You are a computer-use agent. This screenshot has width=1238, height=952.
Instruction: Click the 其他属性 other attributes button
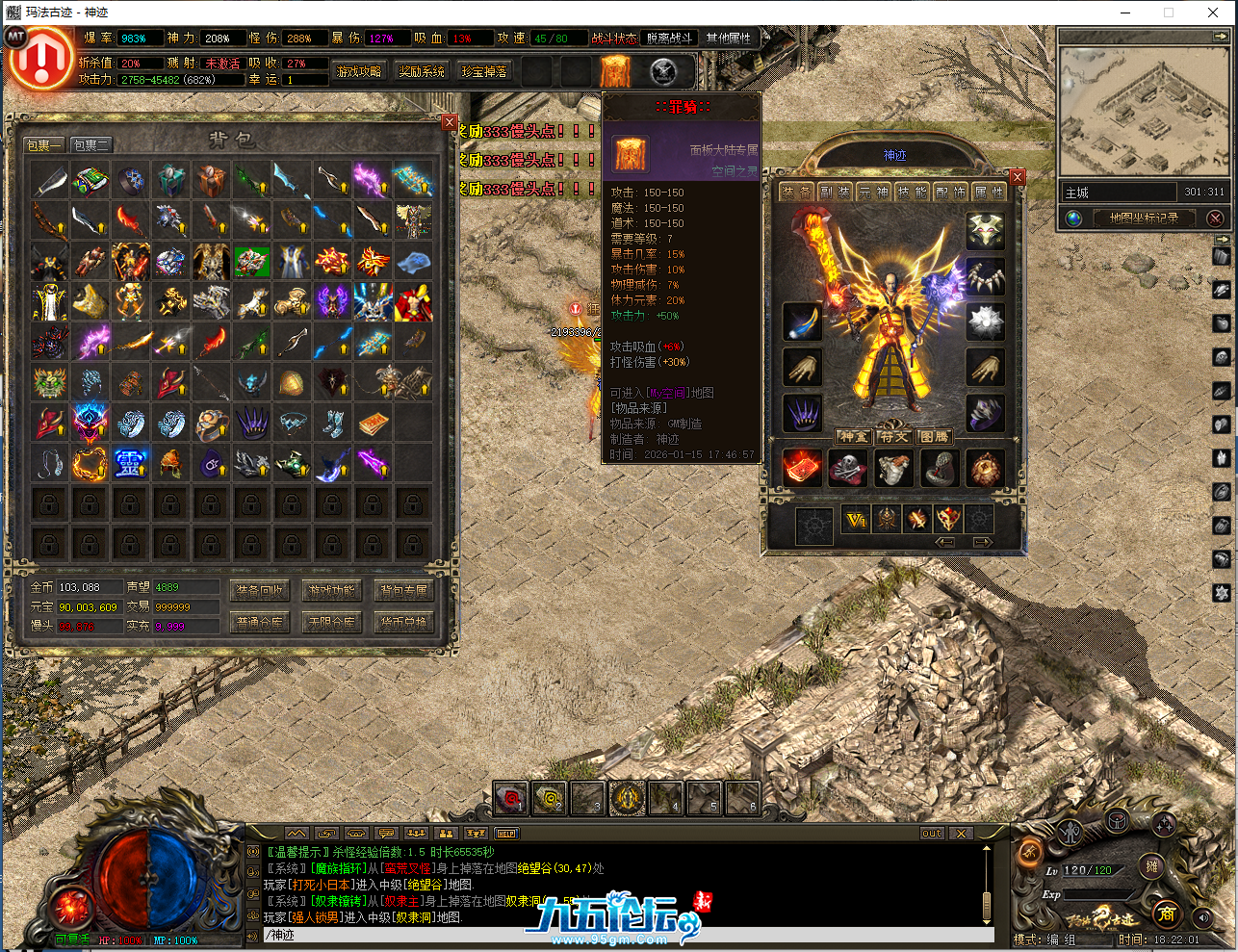pos(728,39)
